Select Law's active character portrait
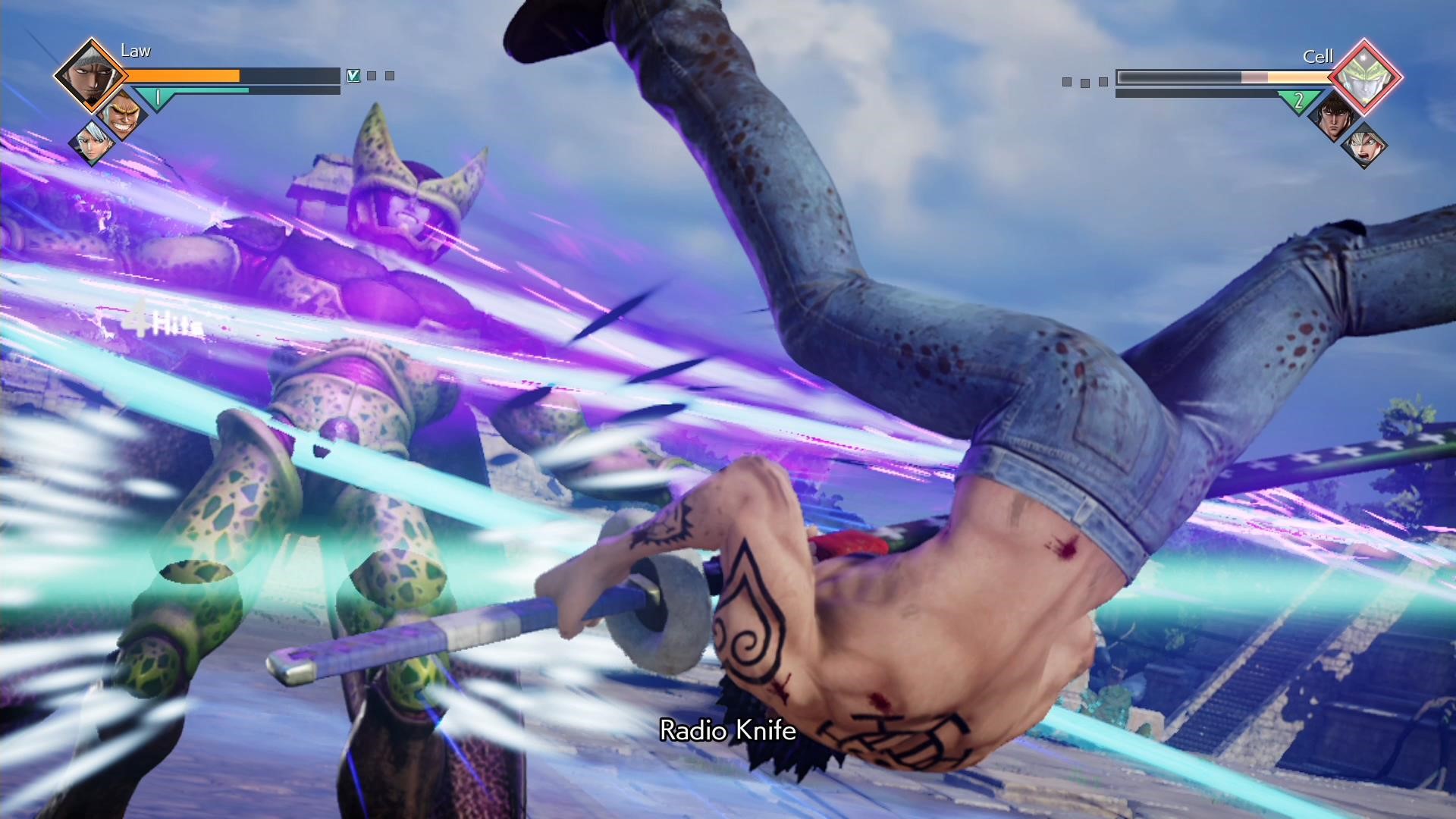The image size is (1456, 819). [x=90, y=76]
